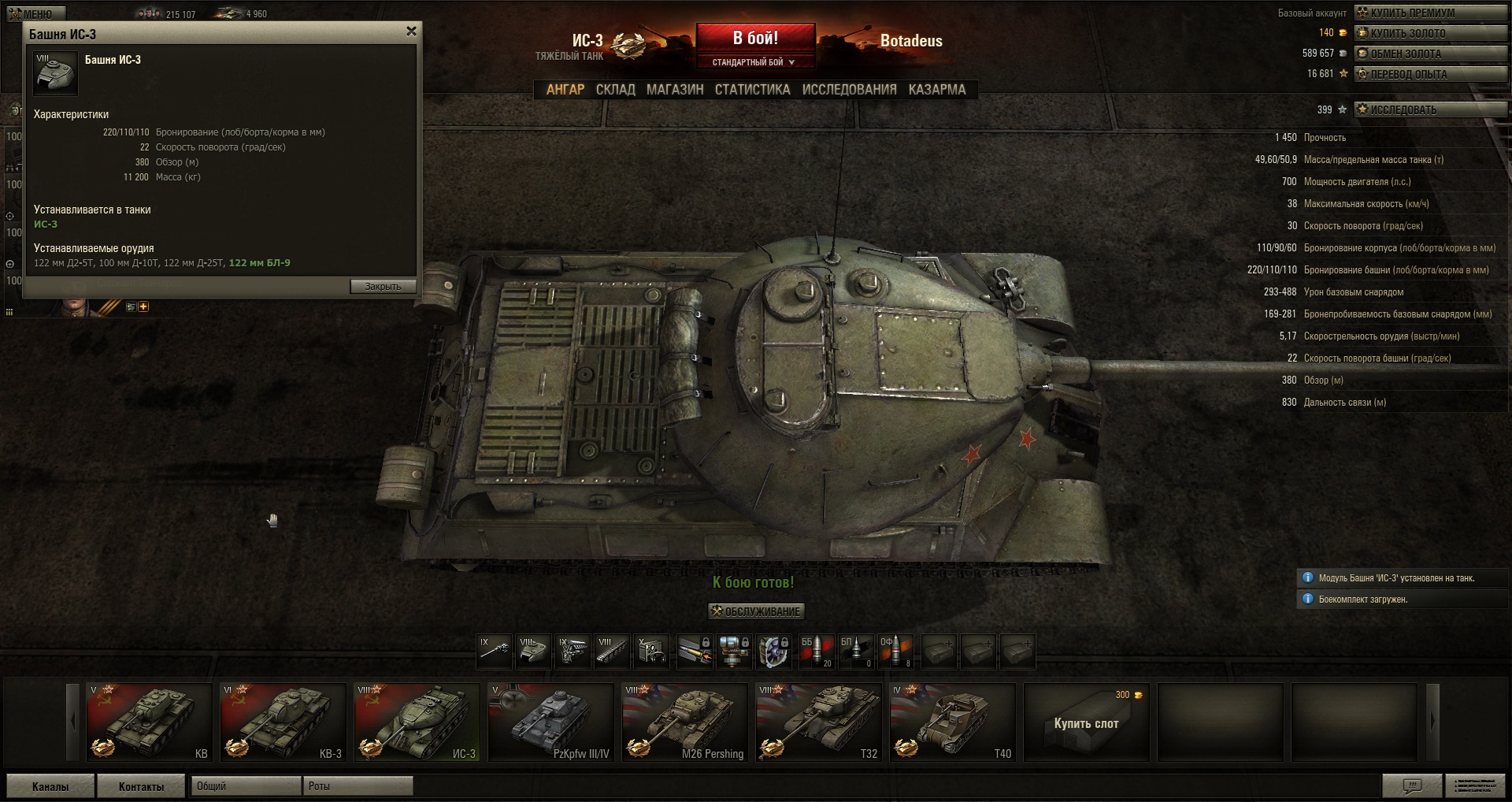Switch to the Склад tab
The width and height of the screenshot is (1512, 802).
(615, 90)
